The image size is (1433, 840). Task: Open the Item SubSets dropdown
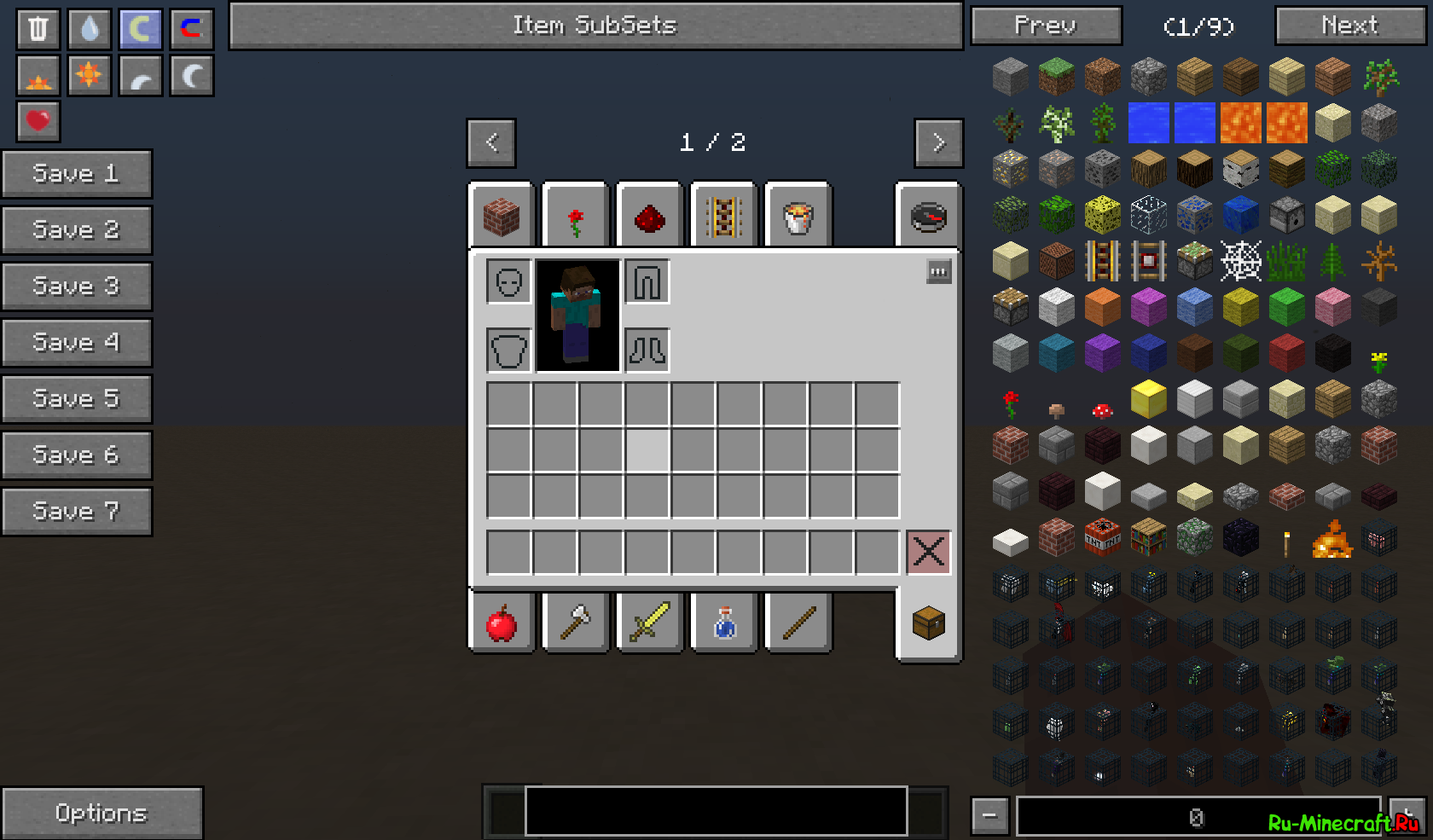(x=595, y=26)
